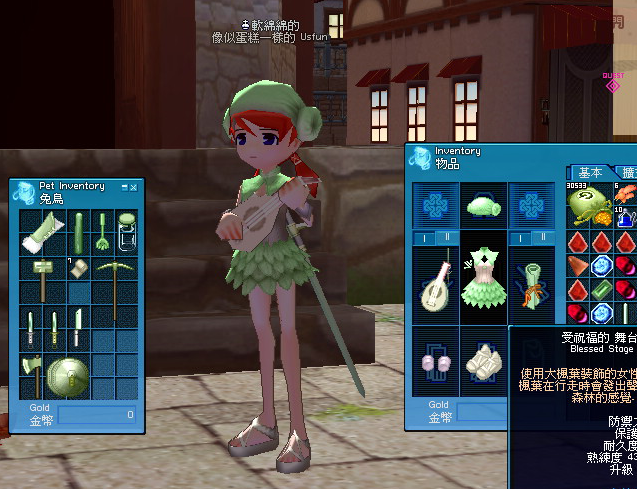The width and height of the screenshot is (637, 489).
Task: Minimize the Pet Inventory window
Action: click(x=126, y=186)
